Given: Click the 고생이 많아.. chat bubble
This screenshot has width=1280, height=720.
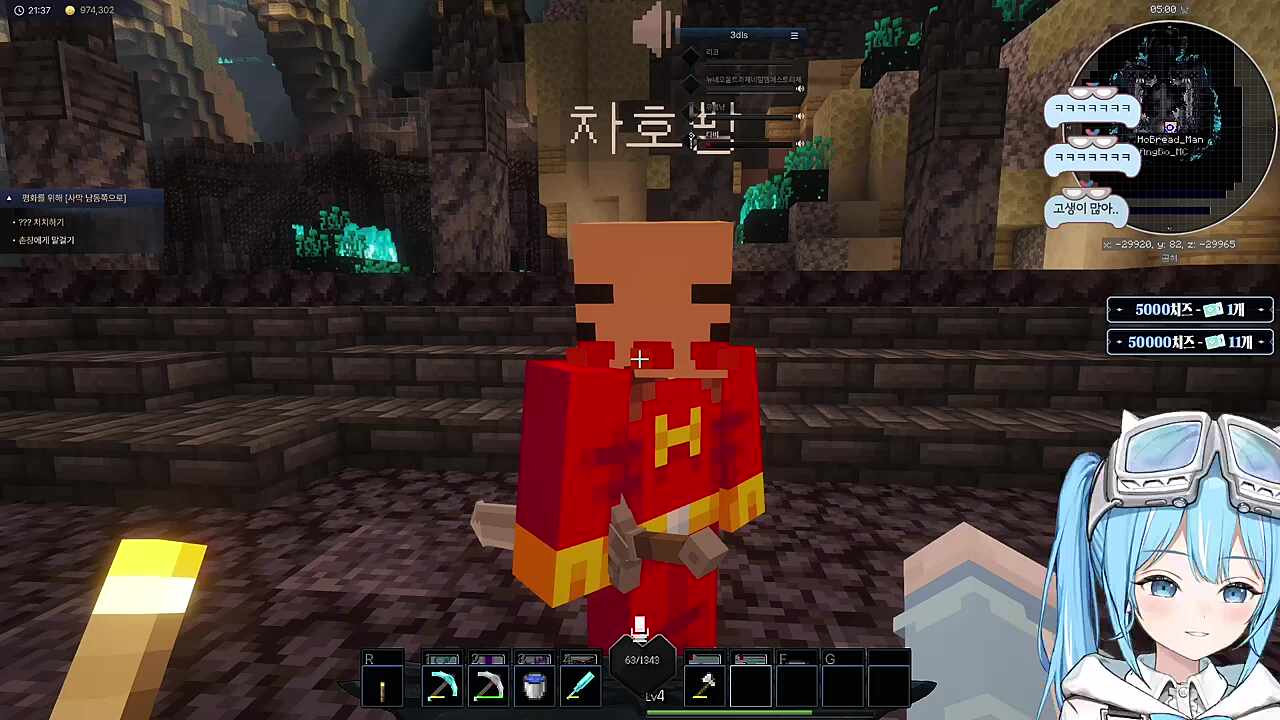Looking at the screenshot, I should click(1085, 208).
